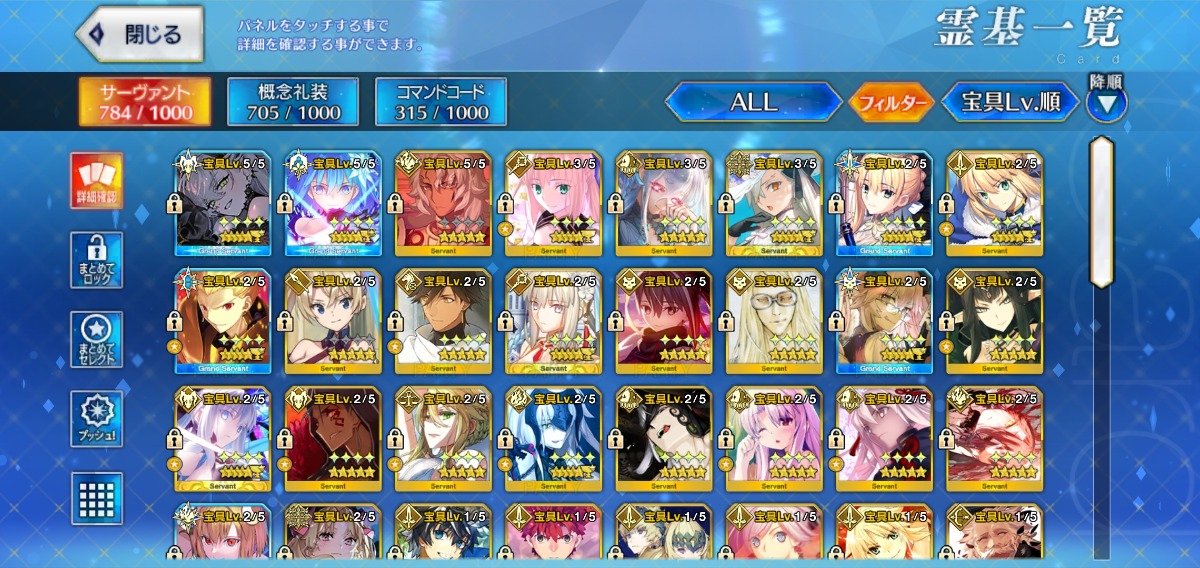The image size is (1200, 568).
Task: Choose the まとめてセレクト bulk select button
Action: (97, 340)
